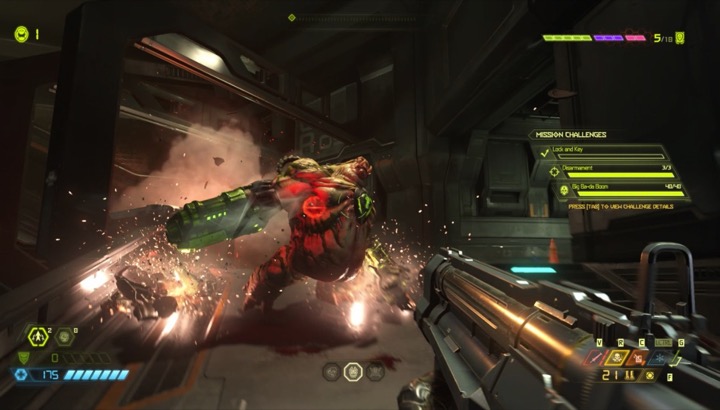Click the highlighted rune icon at bottom center
This screenshot has width=720, height=410.
click(x=353, y=371)
